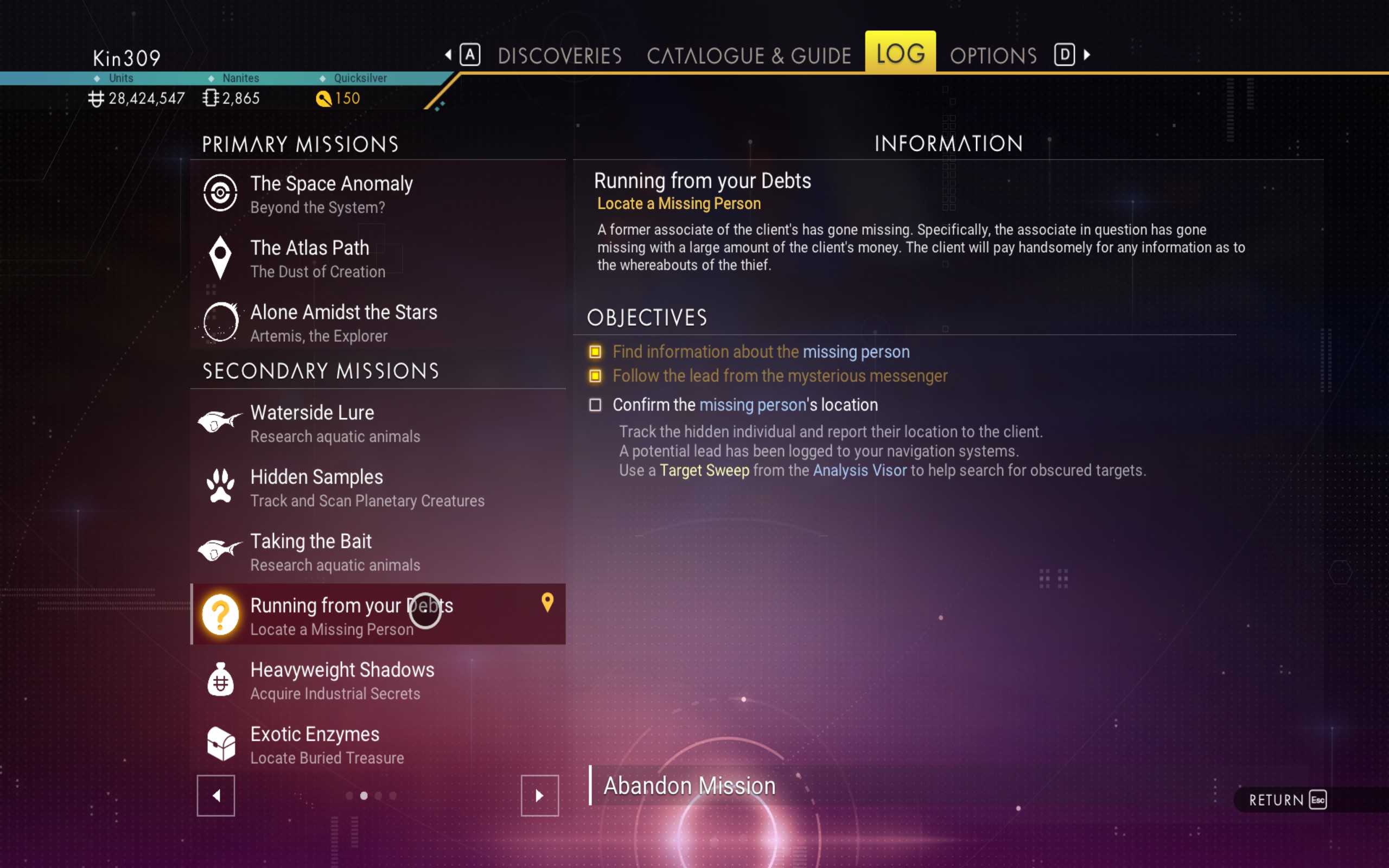This screenshot has height=868, width=1389.
Task: Click the Return button
Action: pos(1287,800)
